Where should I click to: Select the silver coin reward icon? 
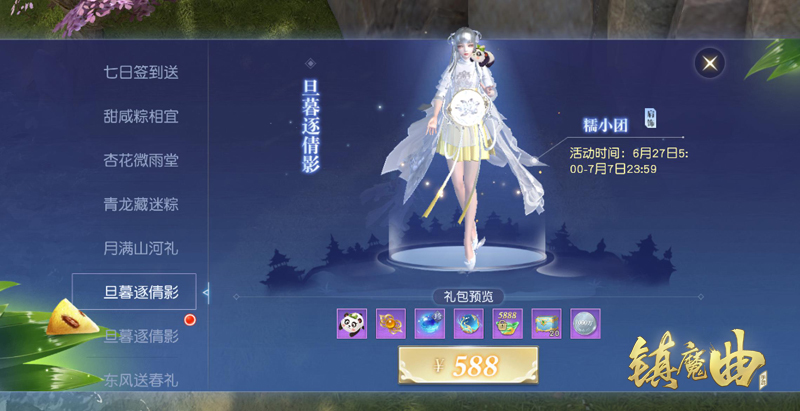coord(585,323)
